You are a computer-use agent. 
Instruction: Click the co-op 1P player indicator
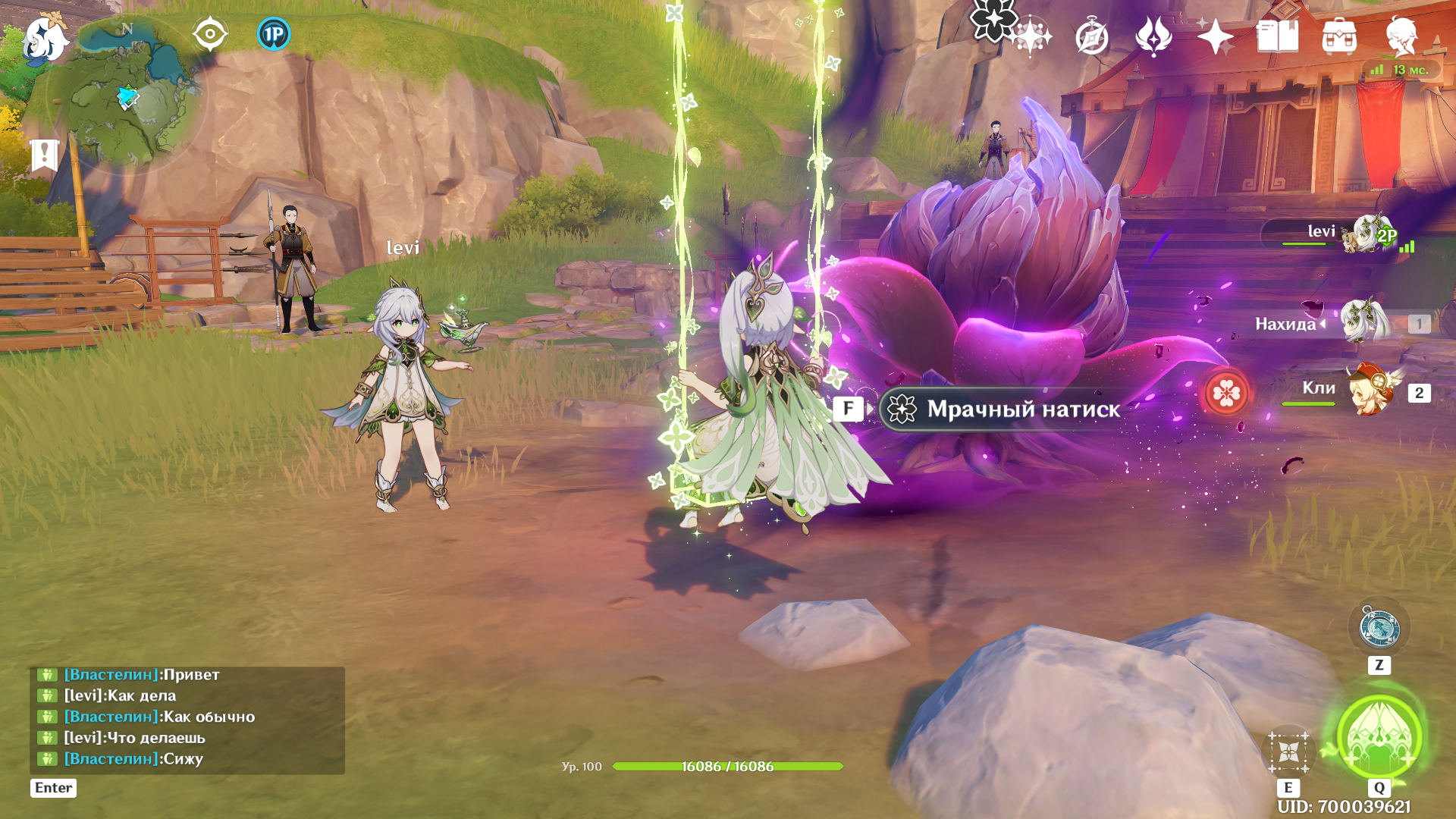coord(273,34)
